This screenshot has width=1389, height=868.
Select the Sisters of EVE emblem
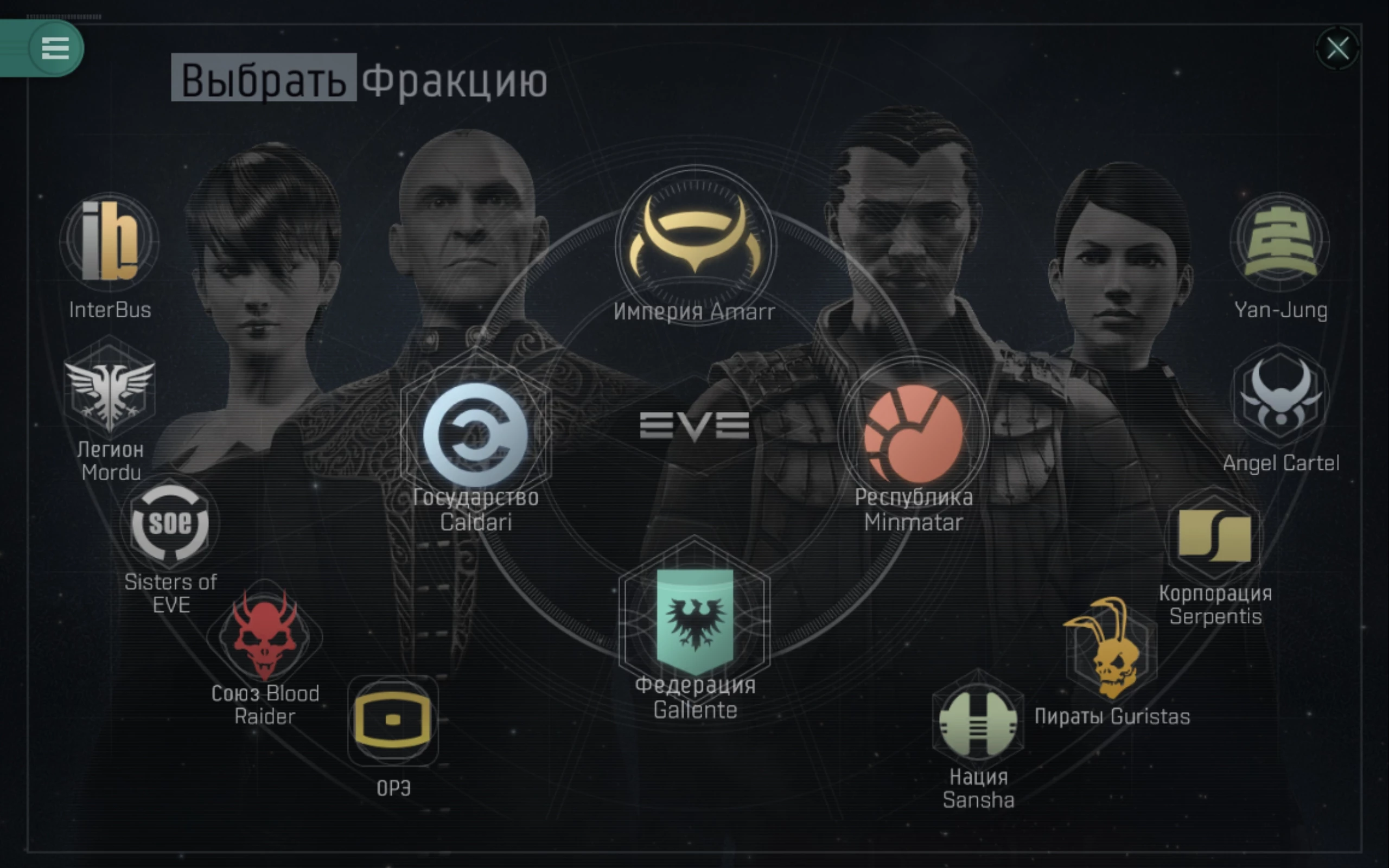point(169,525)
